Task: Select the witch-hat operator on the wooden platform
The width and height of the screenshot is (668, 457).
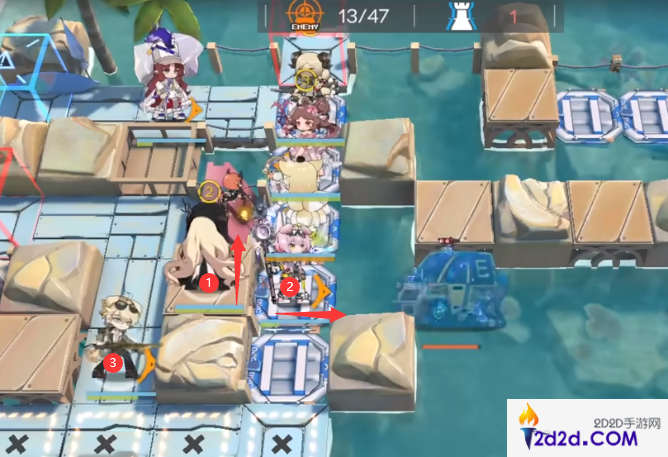Action: [x=166, y=80]
